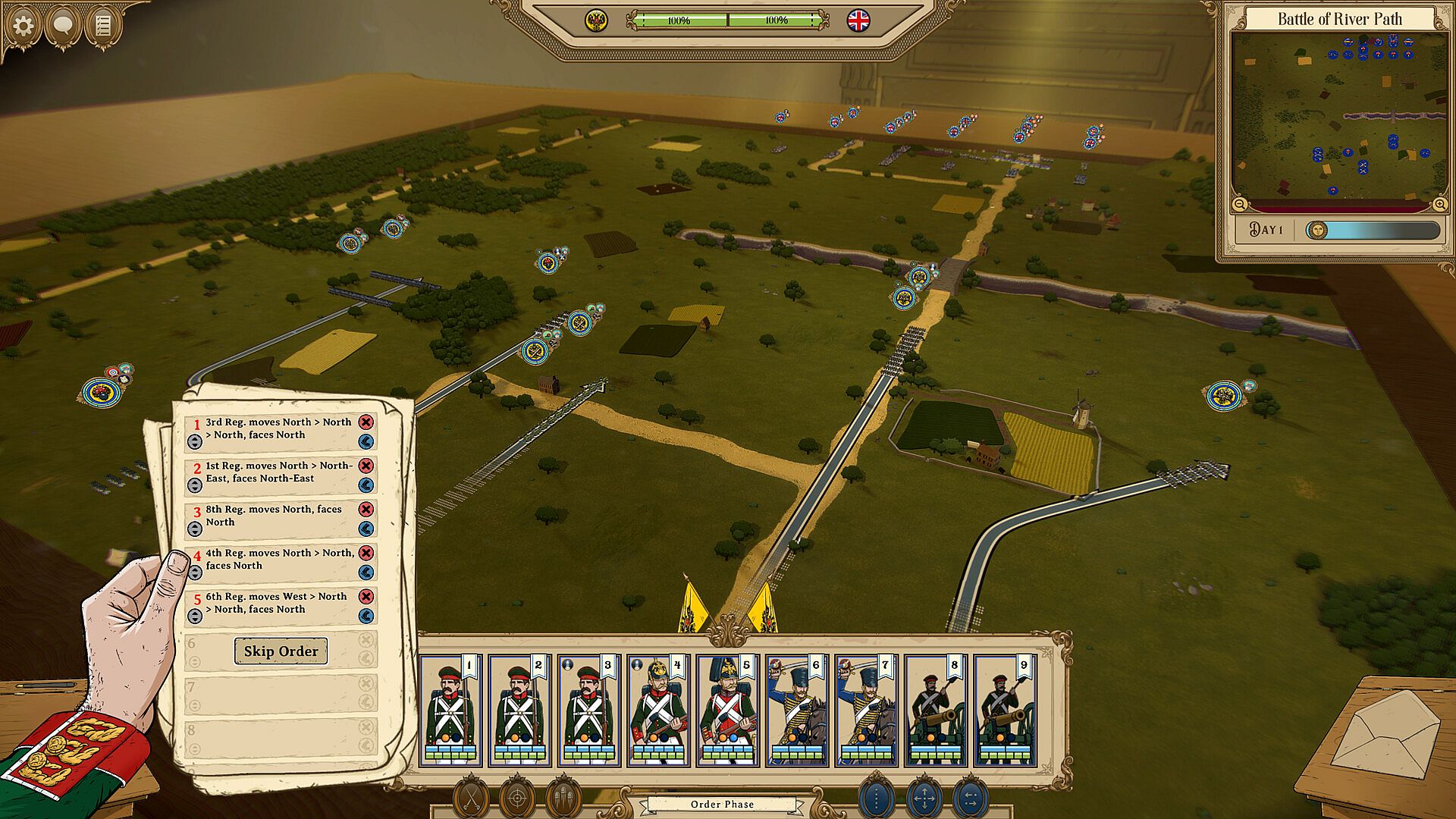Activate the crosshair target command
Image resolution: width=1456 pixels, height=819 pixels.
pos(517,799)
